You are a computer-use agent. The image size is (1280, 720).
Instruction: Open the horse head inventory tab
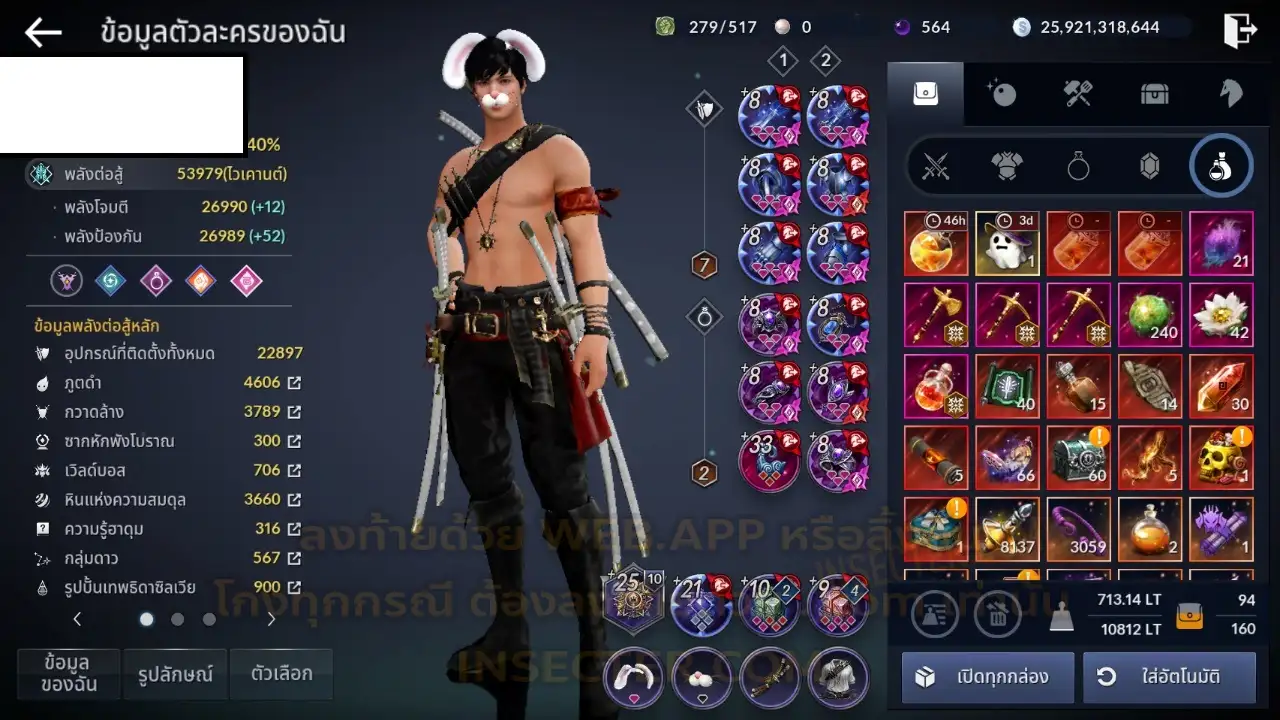pos(1230,93)
